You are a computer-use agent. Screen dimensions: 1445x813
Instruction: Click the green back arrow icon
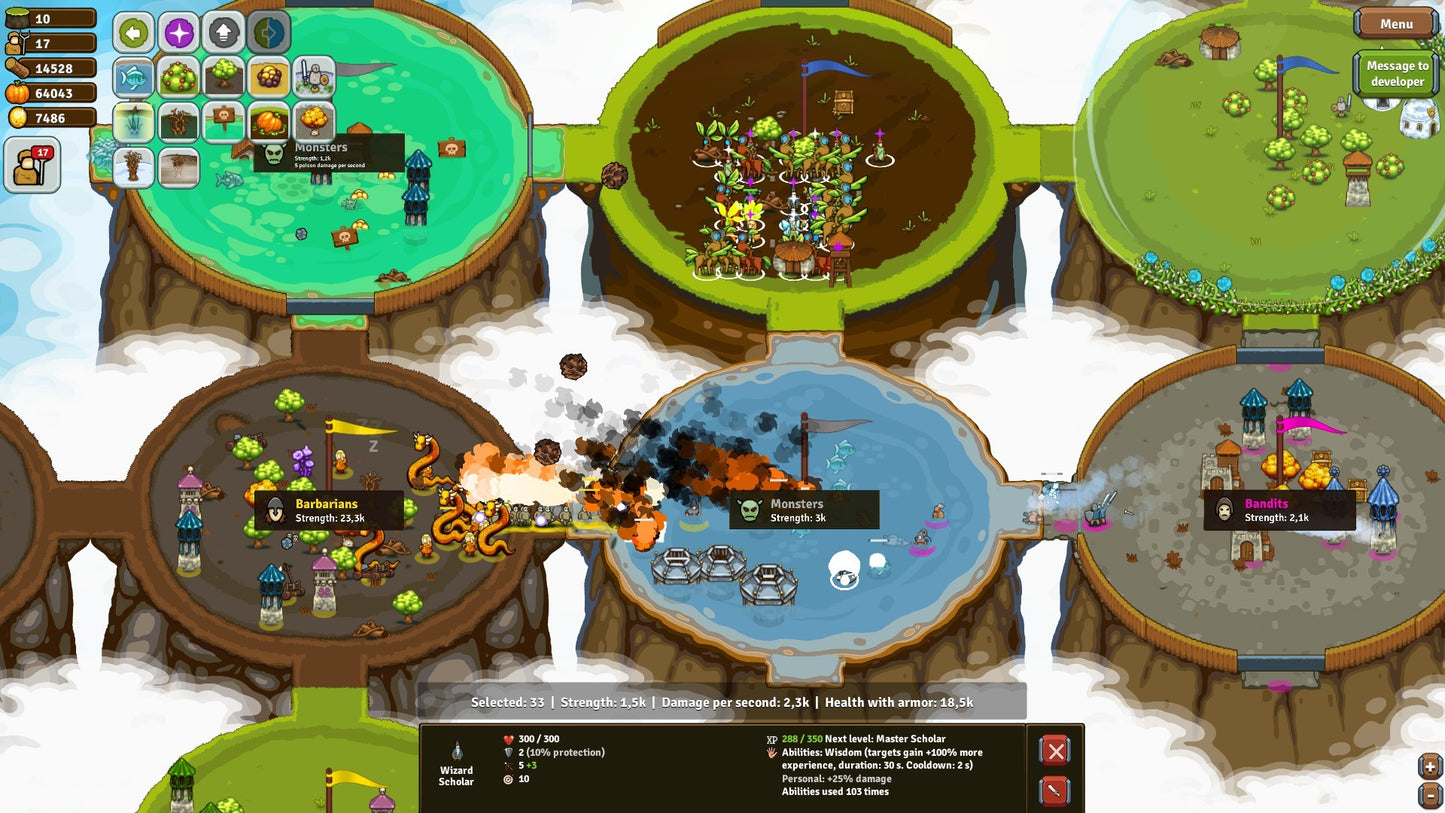133,32
